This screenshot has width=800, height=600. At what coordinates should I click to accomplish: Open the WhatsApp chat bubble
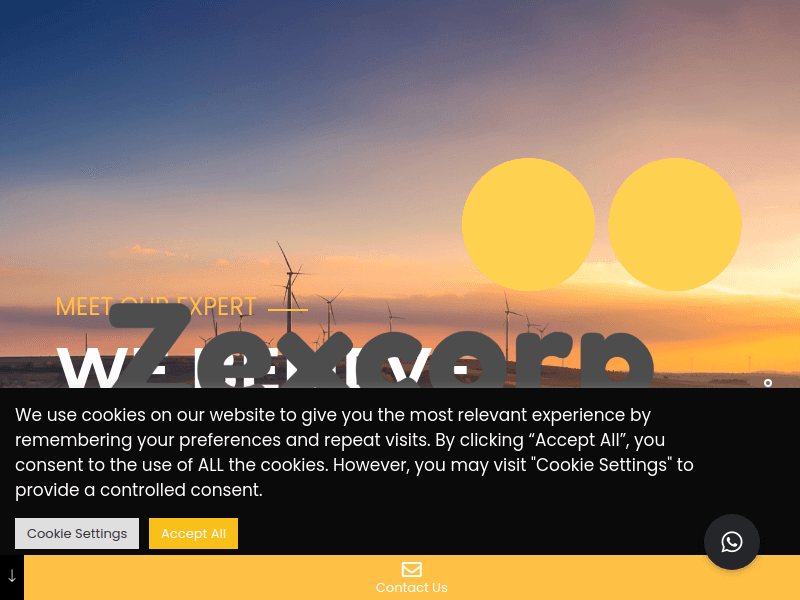click(x=732, y=542)
